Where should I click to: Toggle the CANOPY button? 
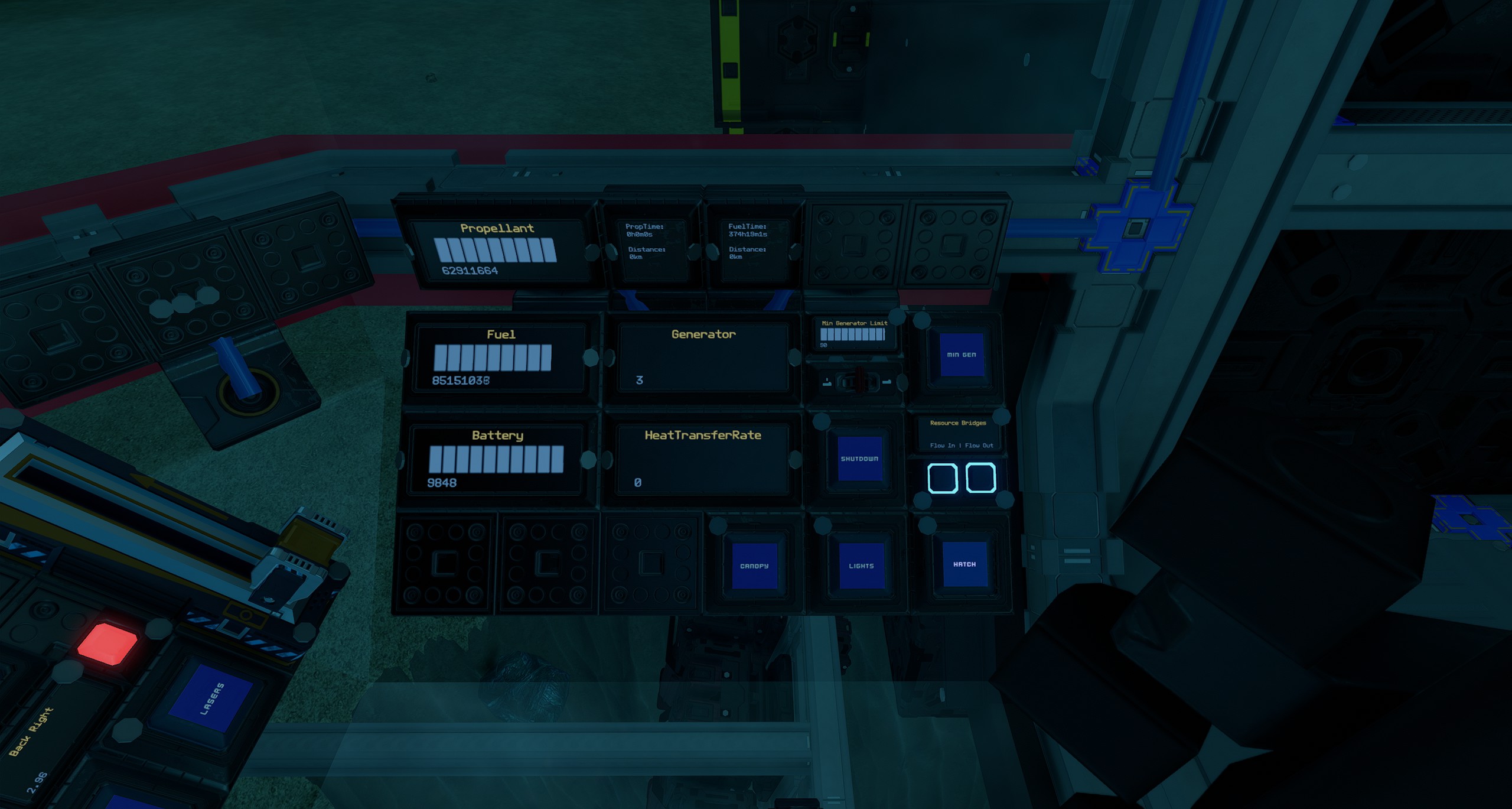coord(754,566)
